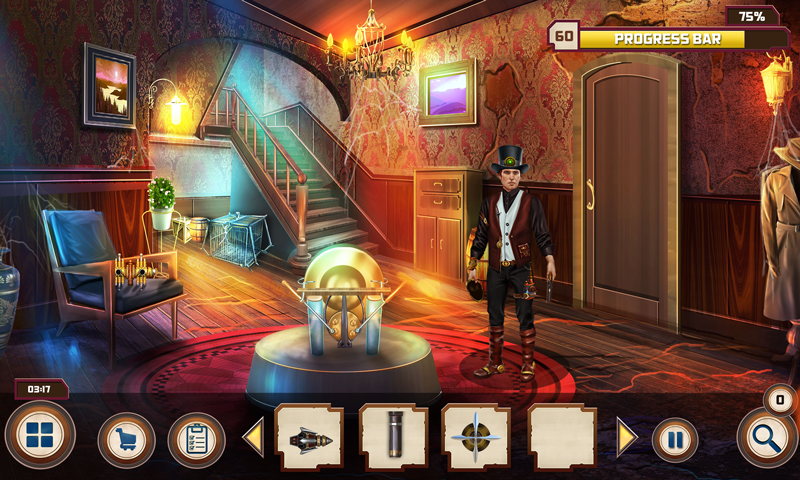This screenshot has height=480, width=800.
Task: Show the clipboard task list
Action: [196, 440]
